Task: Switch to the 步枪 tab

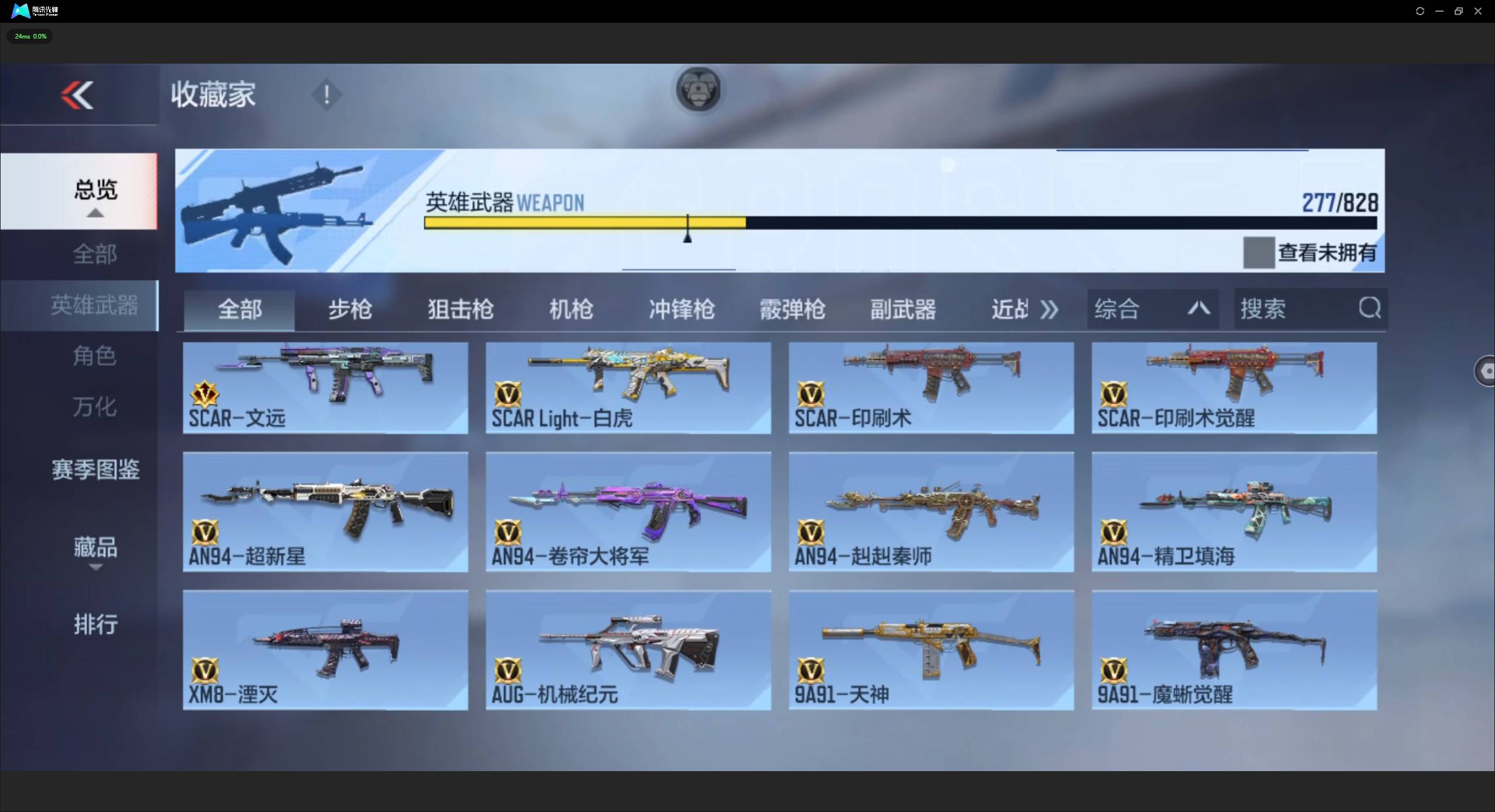Action: point(349,310)
